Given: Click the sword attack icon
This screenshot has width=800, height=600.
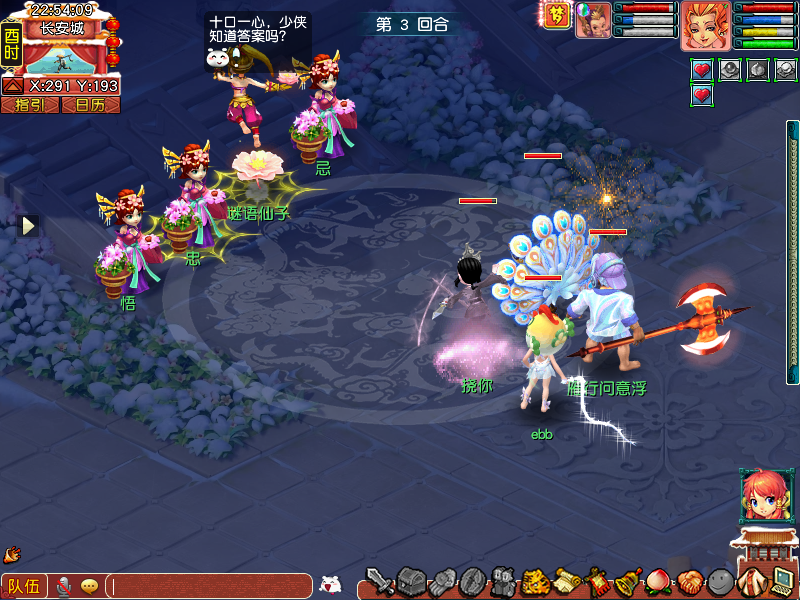Looking at the screenshot, I should coord(379,581).
